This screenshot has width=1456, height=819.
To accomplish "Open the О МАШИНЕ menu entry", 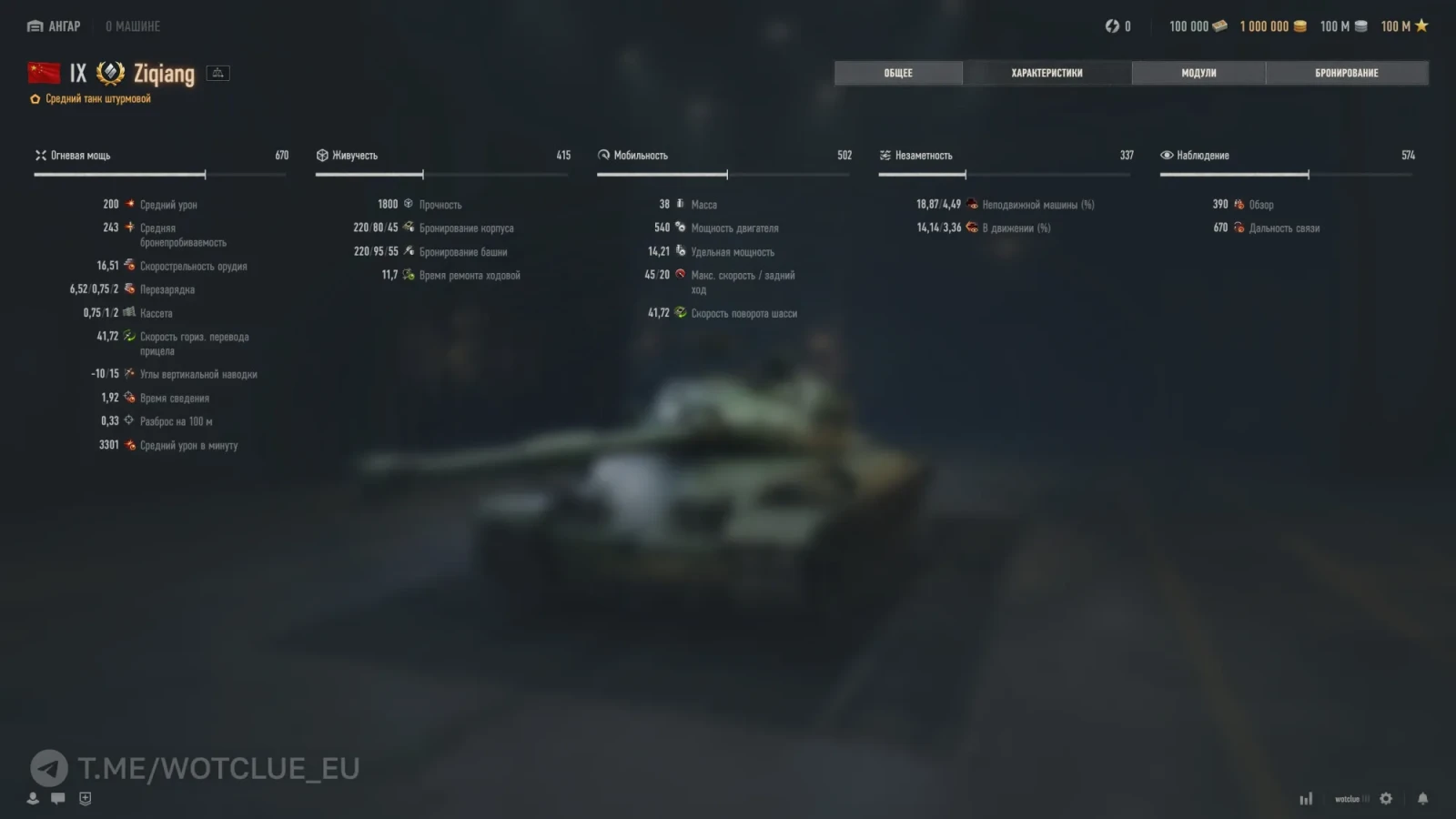I will [x=135, y=25].
